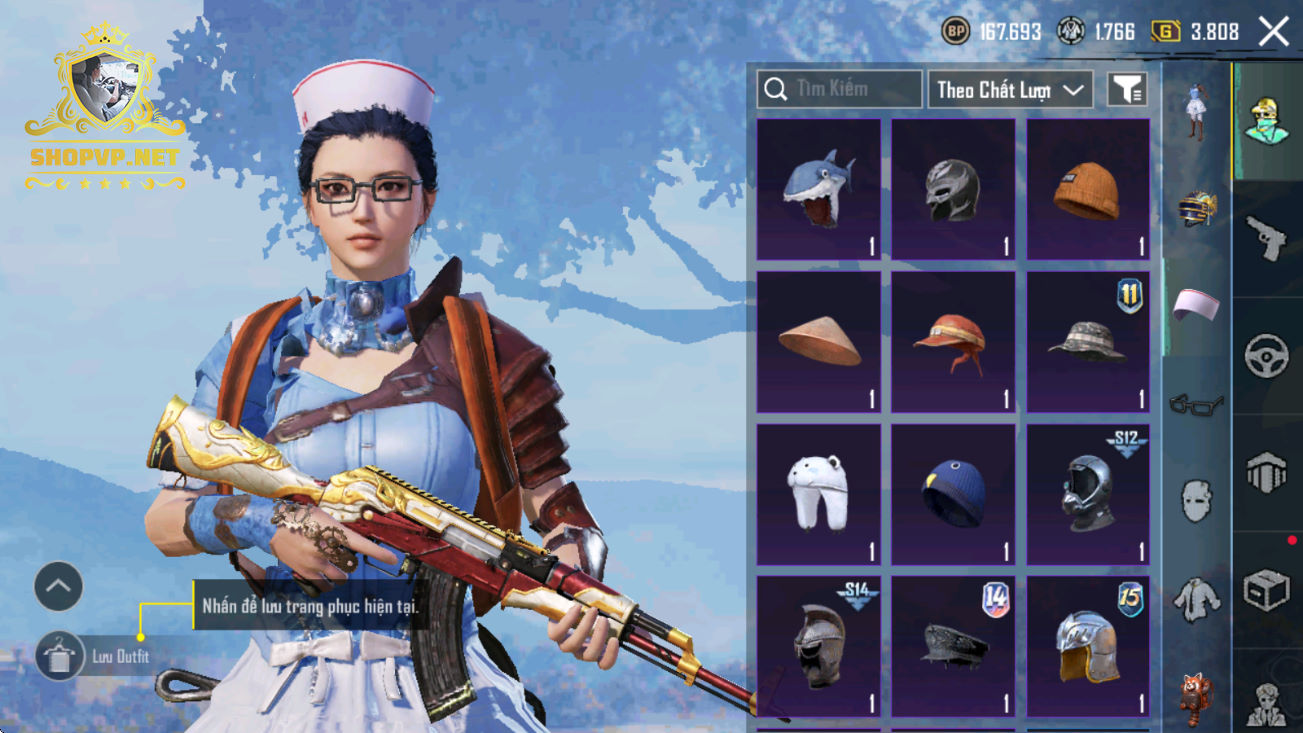Screen dimensions: 1303x733
Task: Choose the black racing helmet item
Action: click(x=953, y=190)
